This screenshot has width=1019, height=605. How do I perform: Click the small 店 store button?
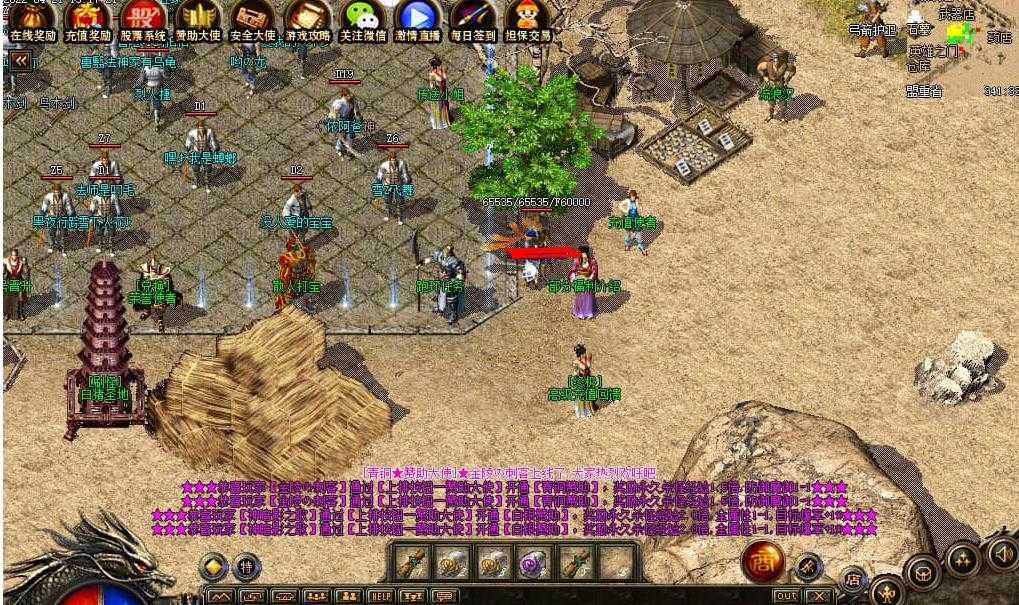coord(853,578)
